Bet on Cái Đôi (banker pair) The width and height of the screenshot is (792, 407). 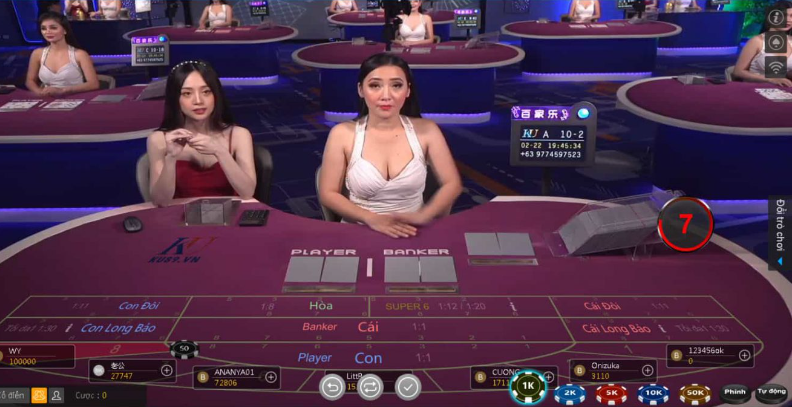600,305
